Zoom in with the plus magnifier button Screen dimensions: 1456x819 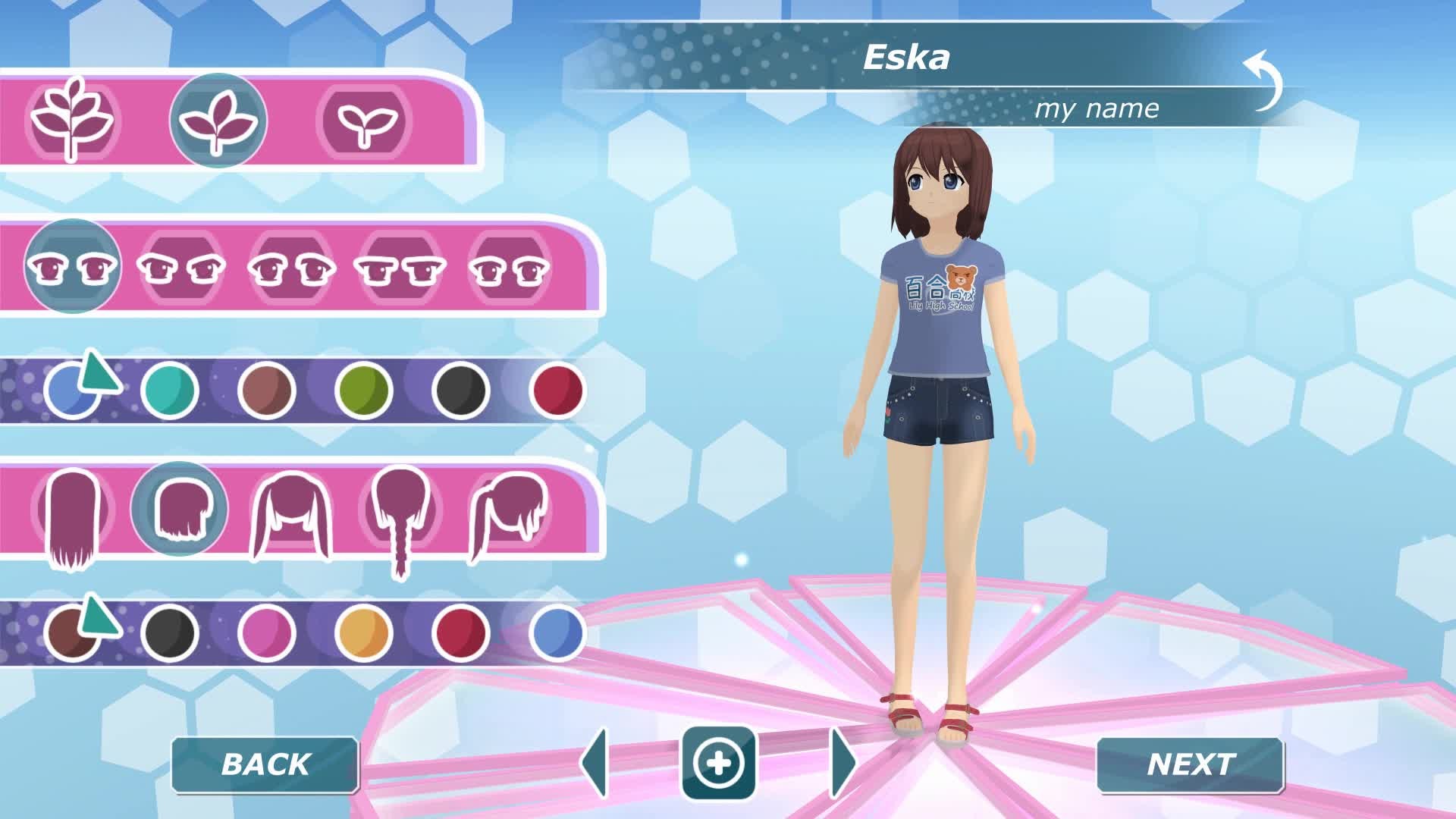tap(718, 763)
